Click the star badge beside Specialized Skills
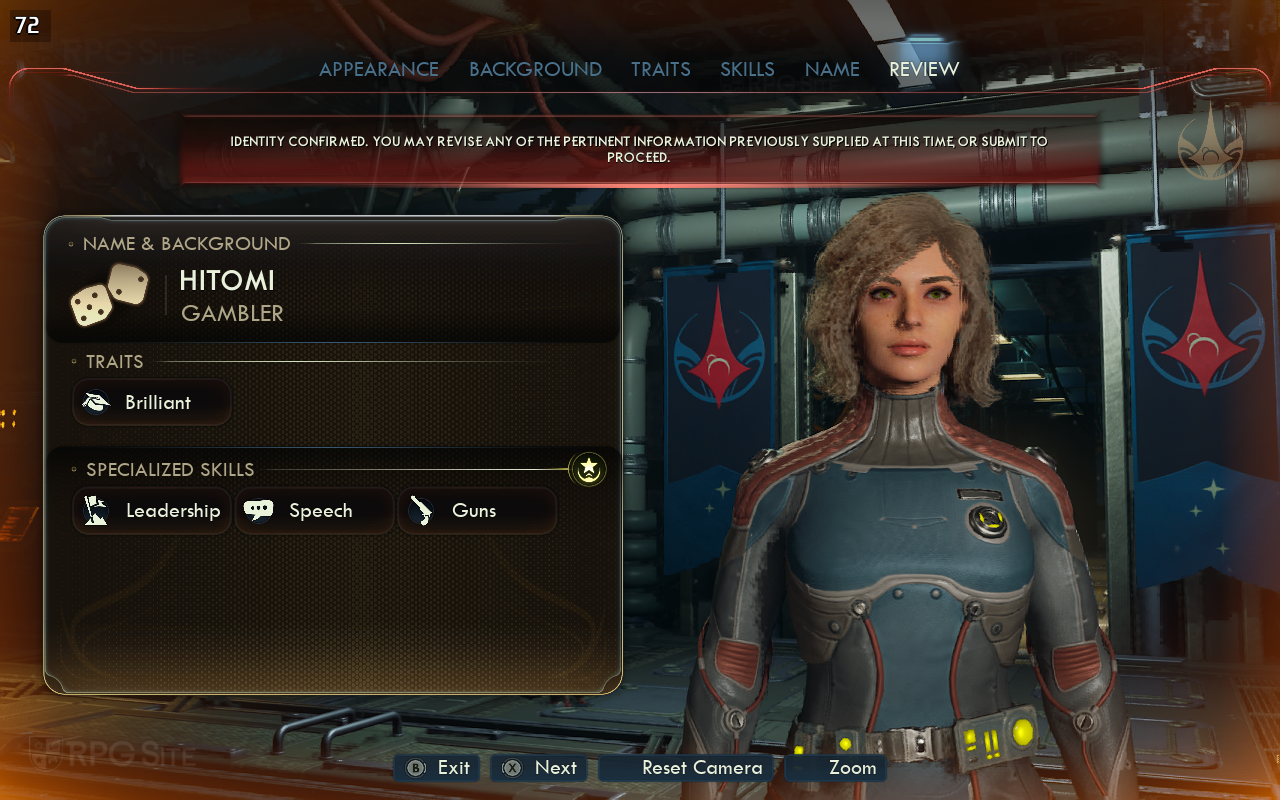 pyautogui.click(x=588, y=467)
